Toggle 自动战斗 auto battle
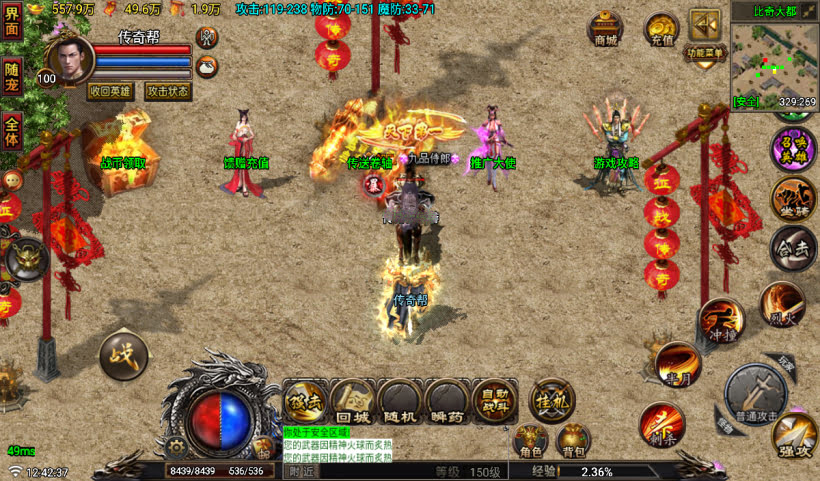The width and height of the screenshot is (820, 481). click(495, 401)
